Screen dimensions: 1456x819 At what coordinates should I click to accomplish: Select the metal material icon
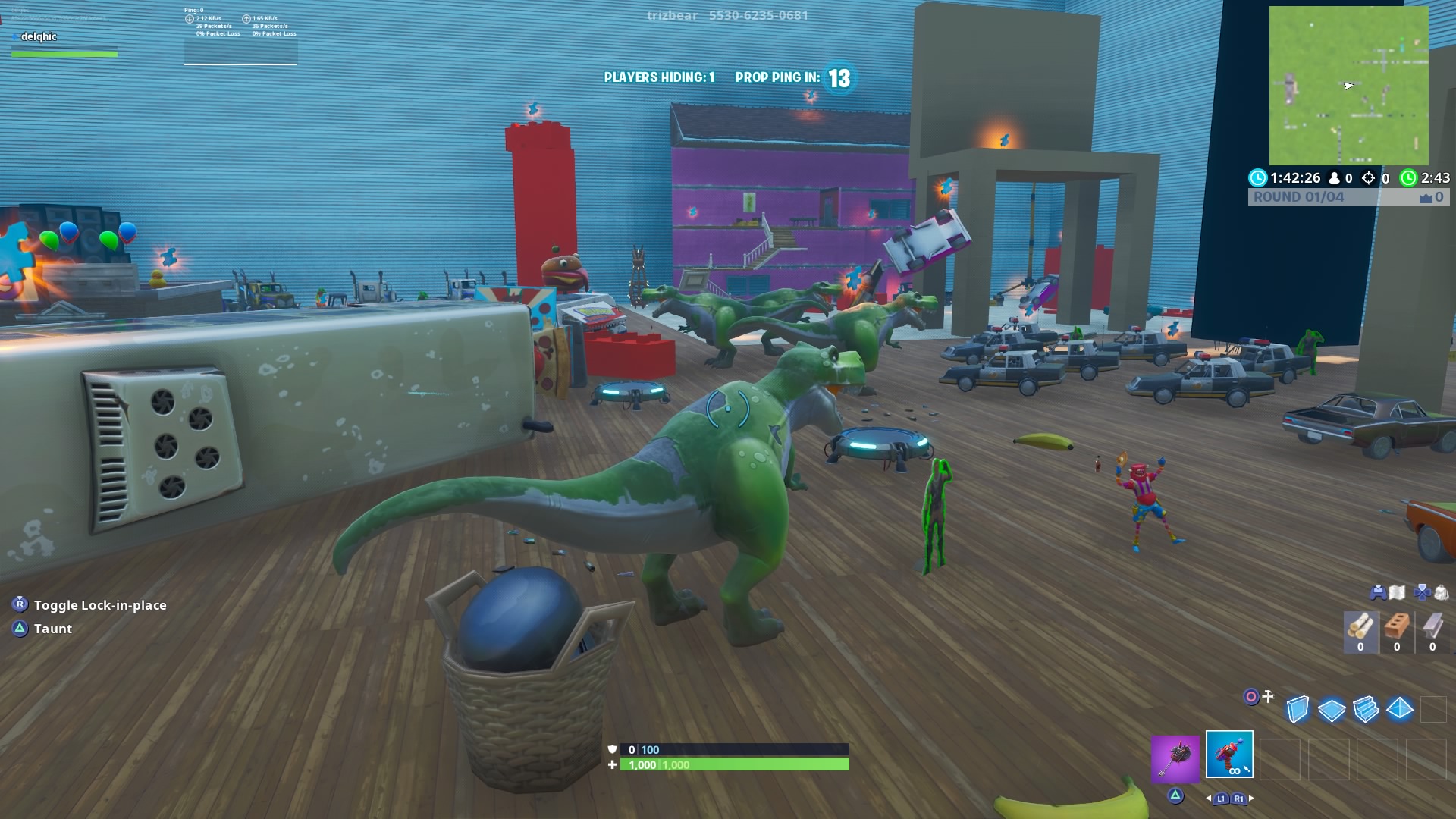coord(1432,625)
